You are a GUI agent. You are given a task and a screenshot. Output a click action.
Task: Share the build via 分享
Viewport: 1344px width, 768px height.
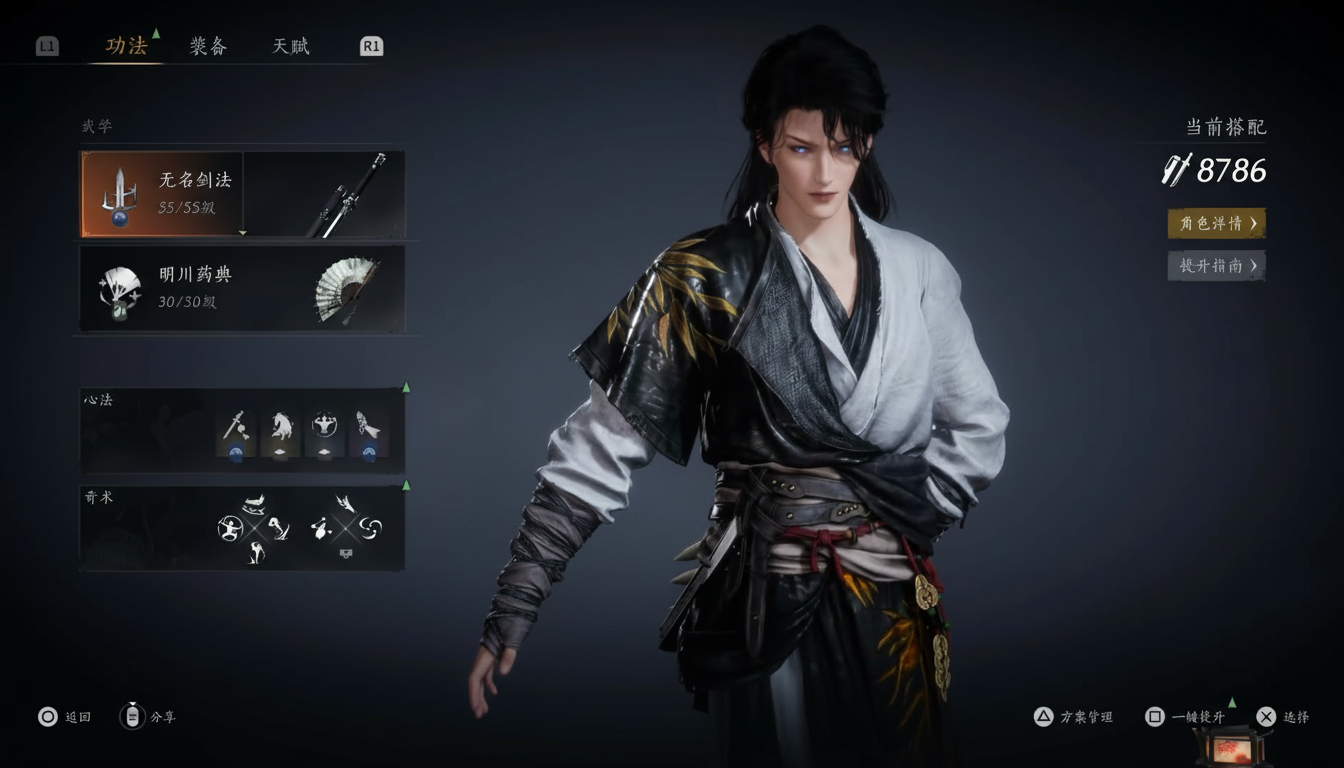pyautogui.click(x=147, y=717)
